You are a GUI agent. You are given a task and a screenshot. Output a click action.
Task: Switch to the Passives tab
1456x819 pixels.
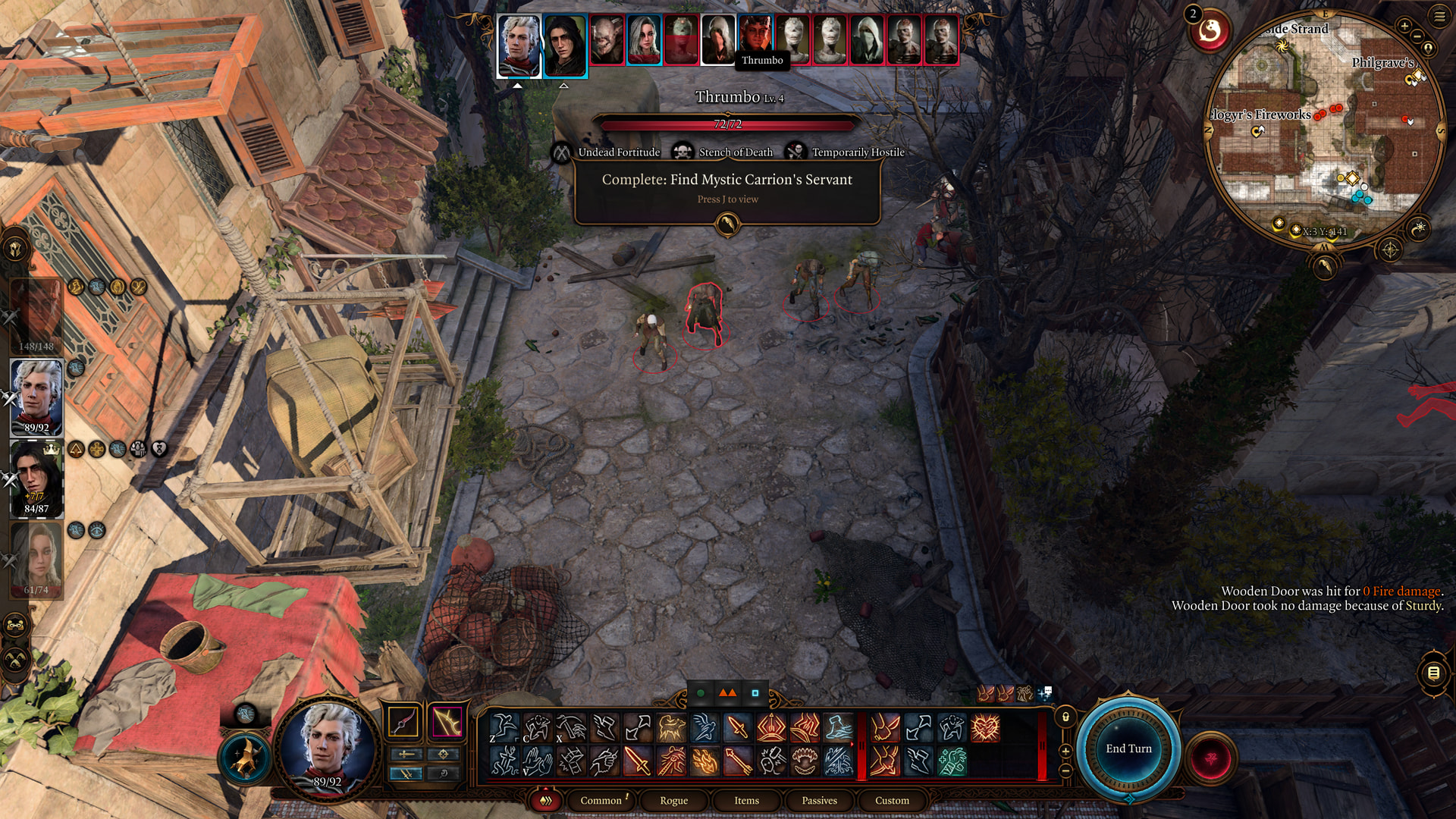[819, 800]
